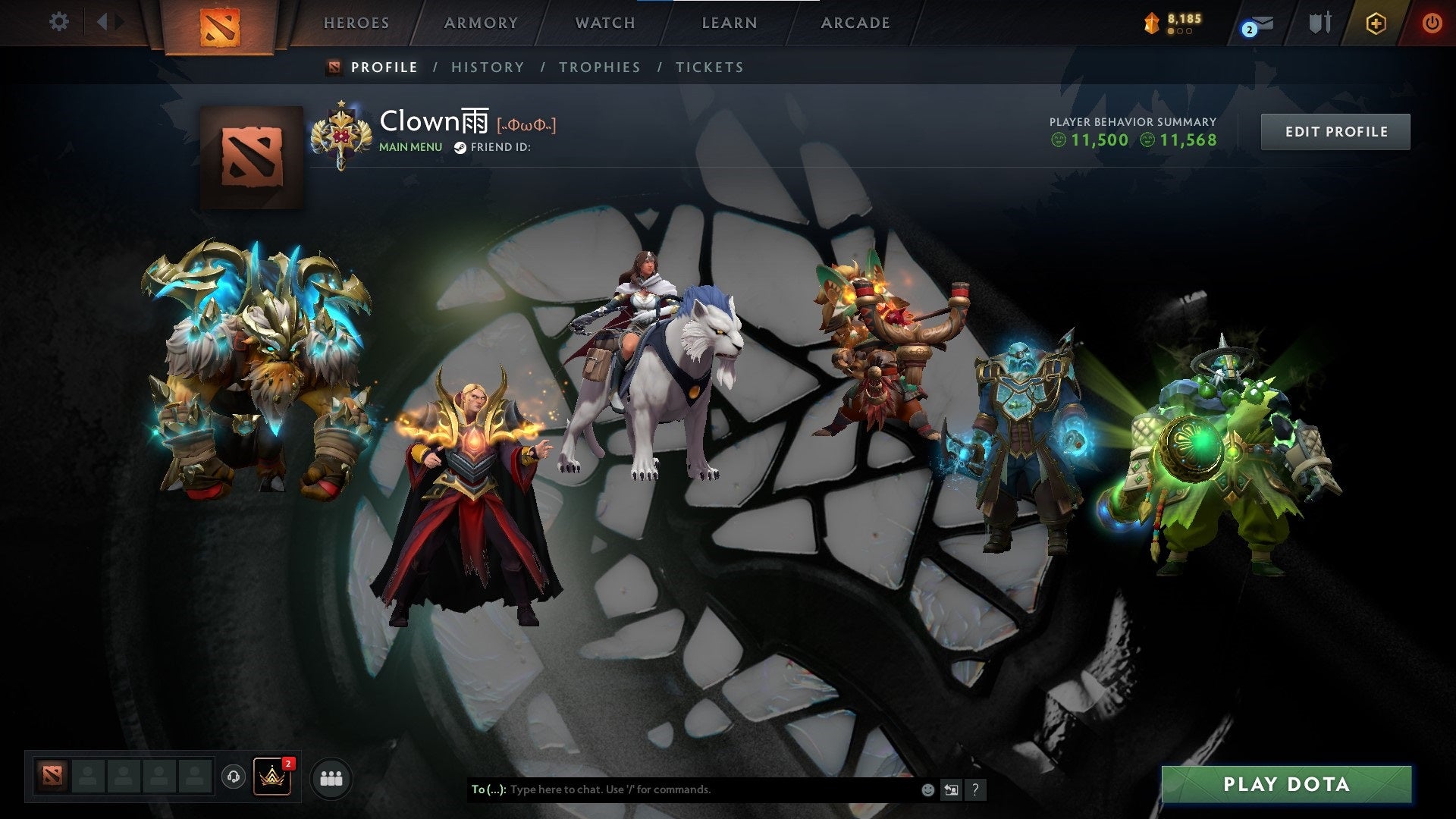Click the chat emoticon smiley icon
The width and height of the screenshot is (1456, 819).
tap(927, 789)
